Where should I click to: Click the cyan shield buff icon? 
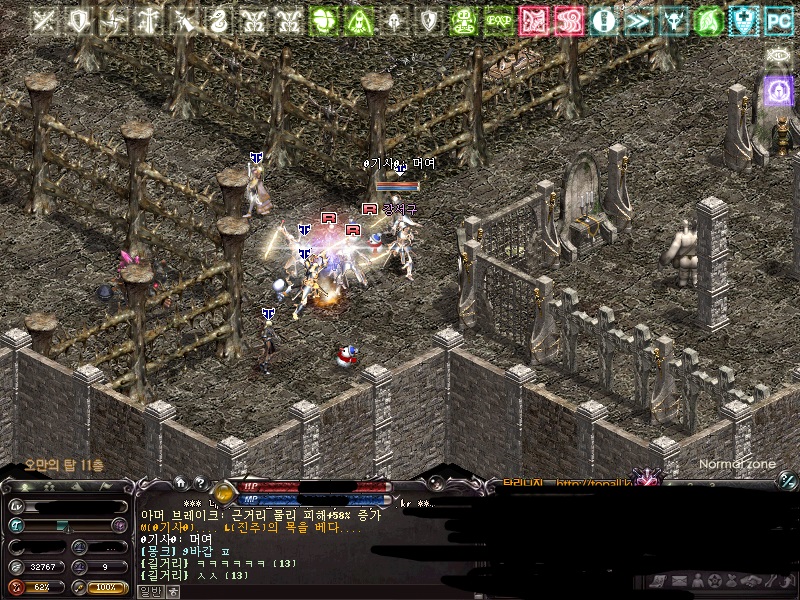coord(743,19)
